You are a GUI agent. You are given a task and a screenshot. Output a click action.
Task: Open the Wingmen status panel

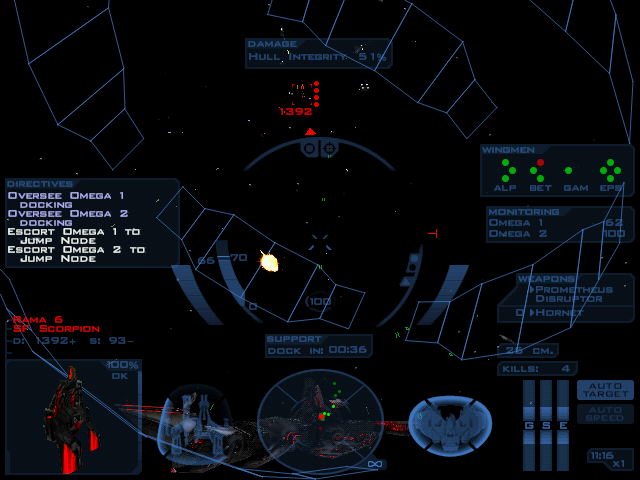557,170
